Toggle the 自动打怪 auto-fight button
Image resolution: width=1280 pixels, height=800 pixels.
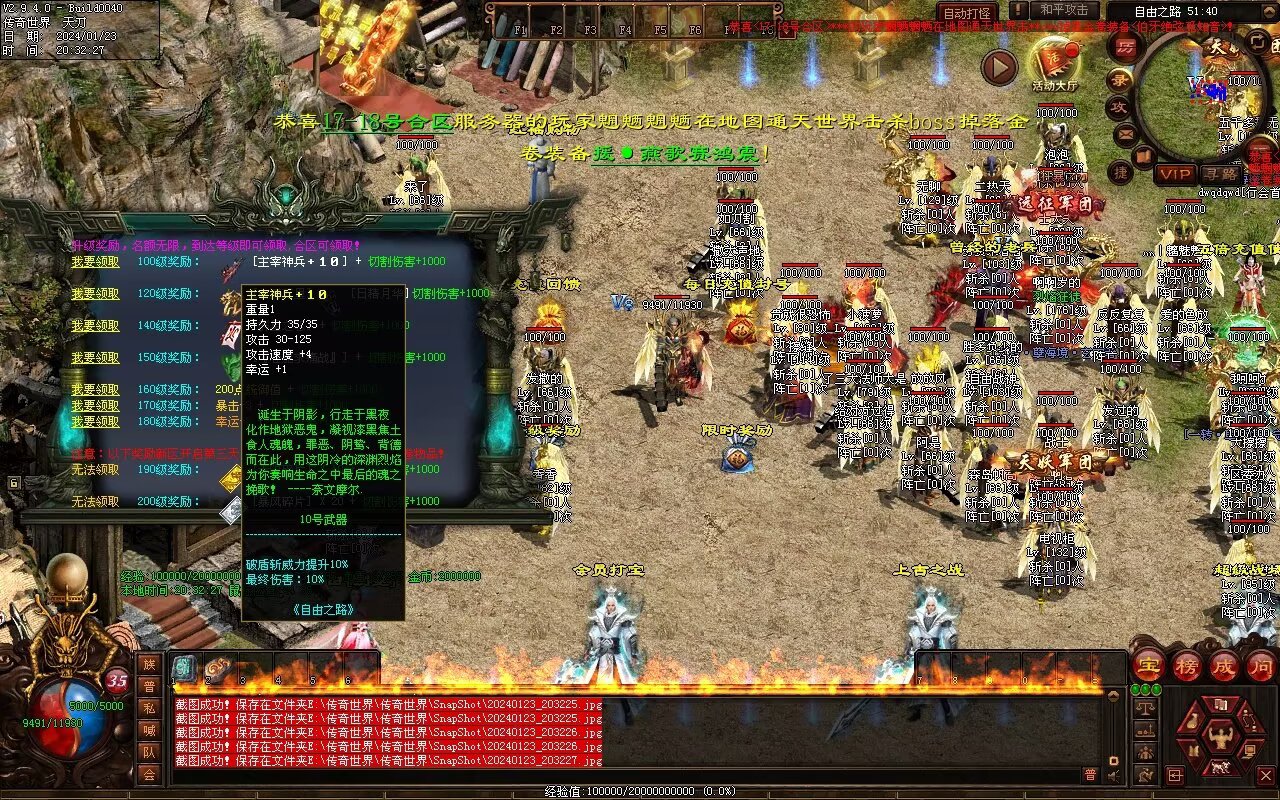click(x=967, y=14)
